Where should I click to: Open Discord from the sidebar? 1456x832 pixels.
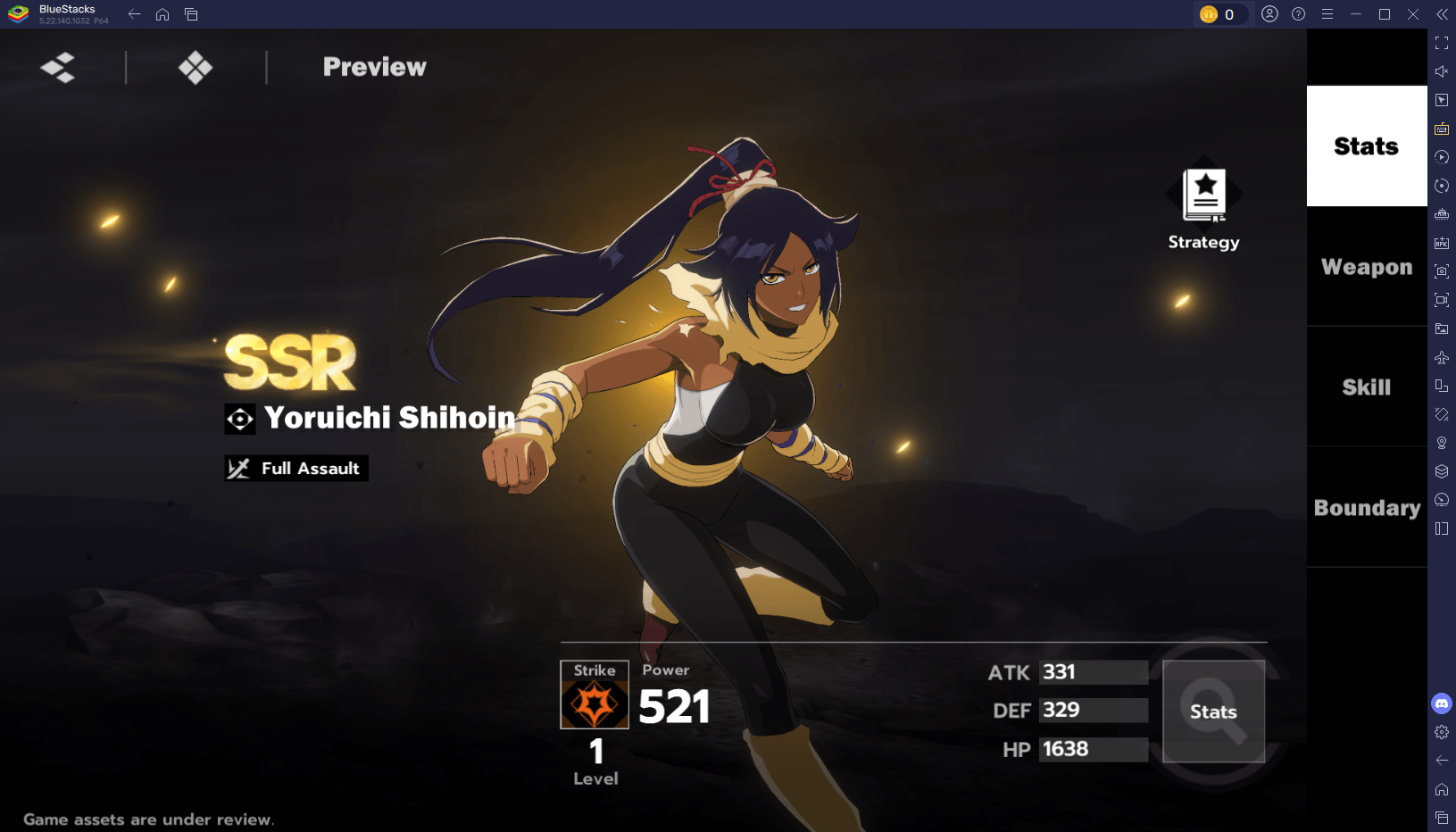point(1441,703)
